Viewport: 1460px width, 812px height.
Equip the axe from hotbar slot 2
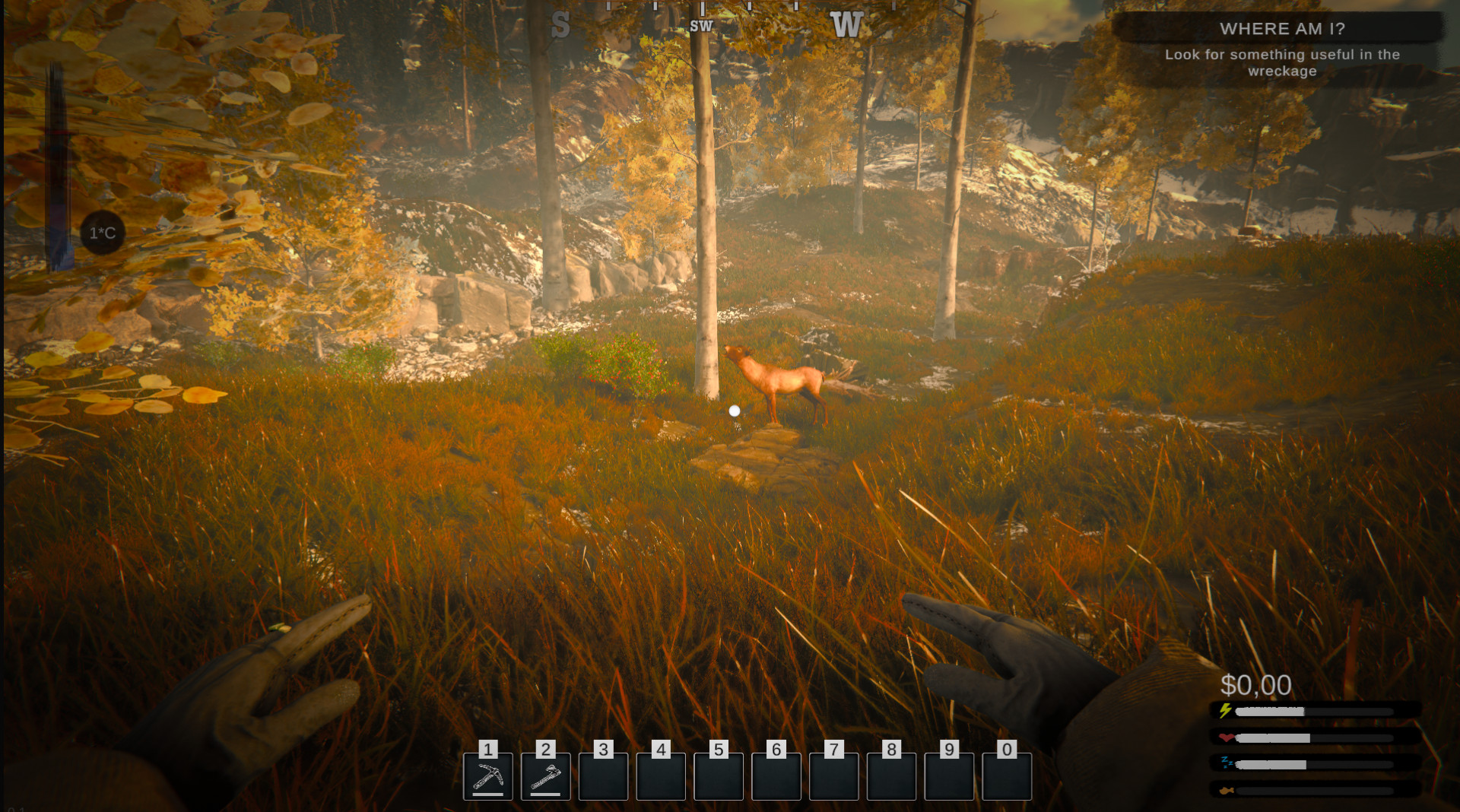tap(545, 776)
